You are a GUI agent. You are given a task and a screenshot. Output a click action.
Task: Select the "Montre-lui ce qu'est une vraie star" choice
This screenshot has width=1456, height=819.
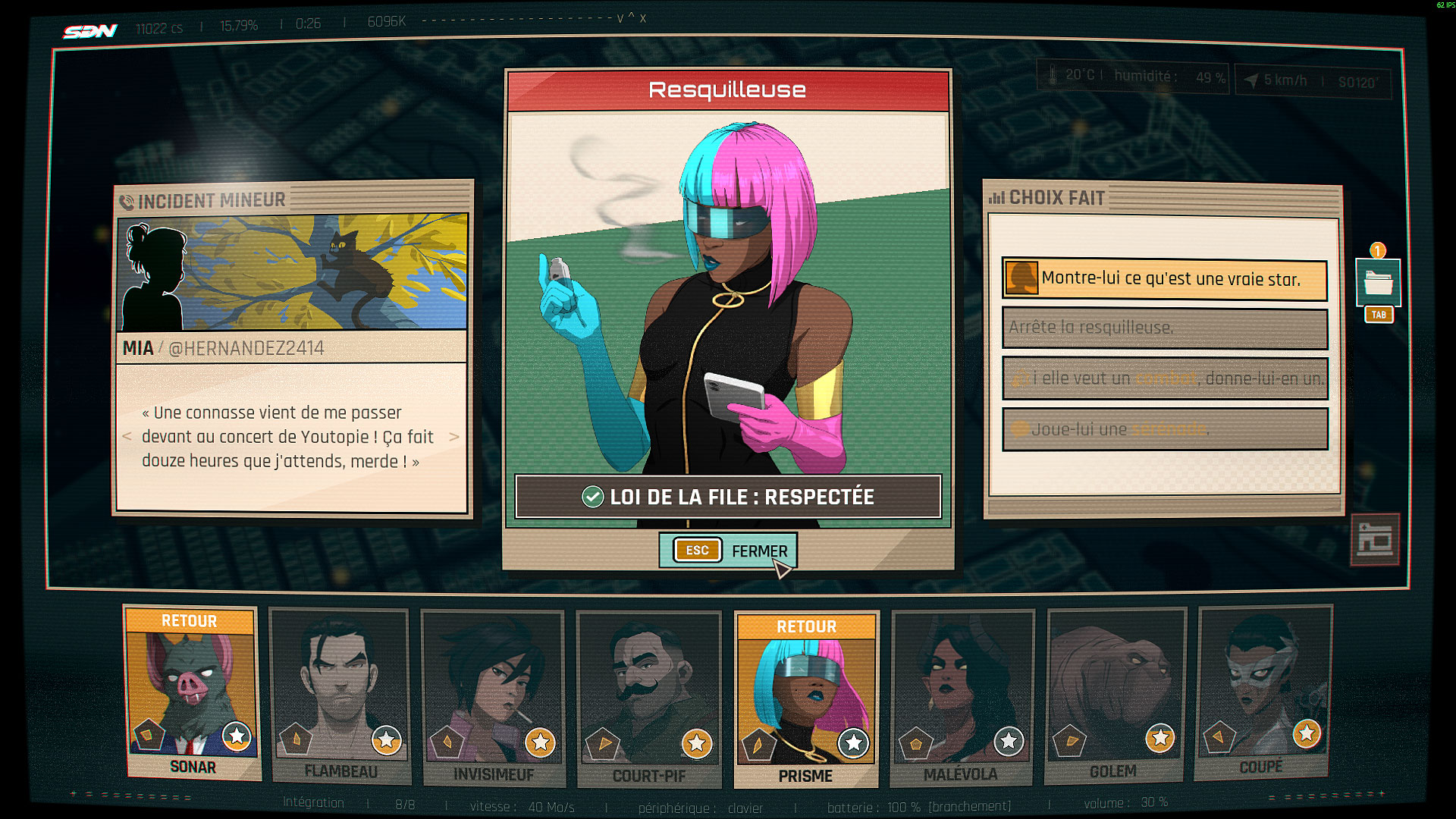coord(1164,279)
